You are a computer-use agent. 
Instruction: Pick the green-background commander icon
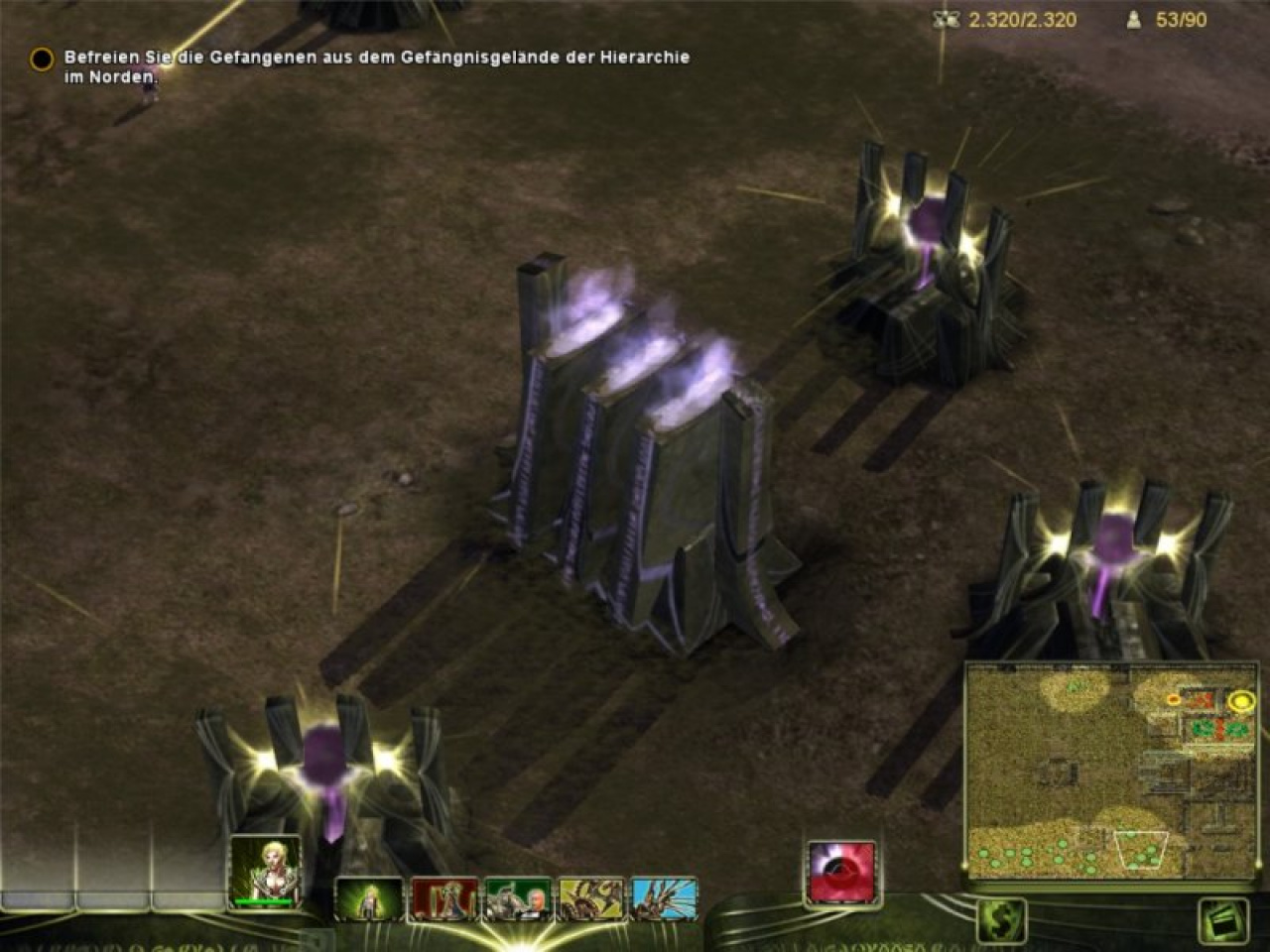tap(518, 899)
